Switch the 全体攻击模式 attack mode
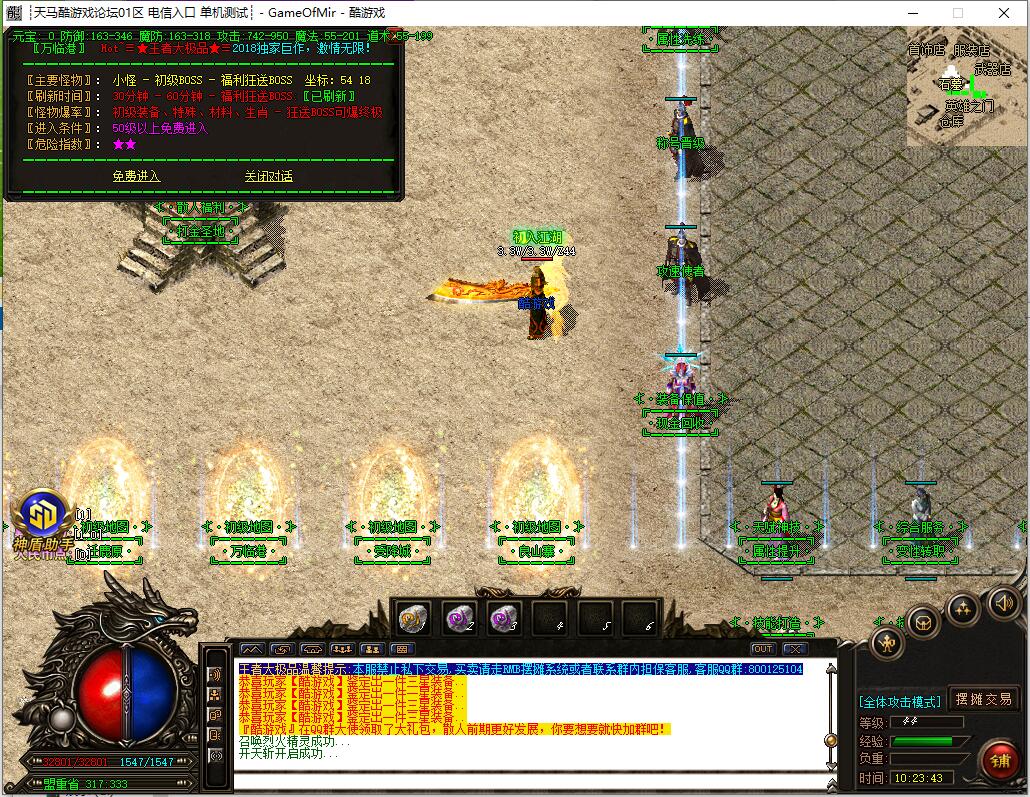The image size is (1030, 797). pyautogui.click(x=899, y=701)
